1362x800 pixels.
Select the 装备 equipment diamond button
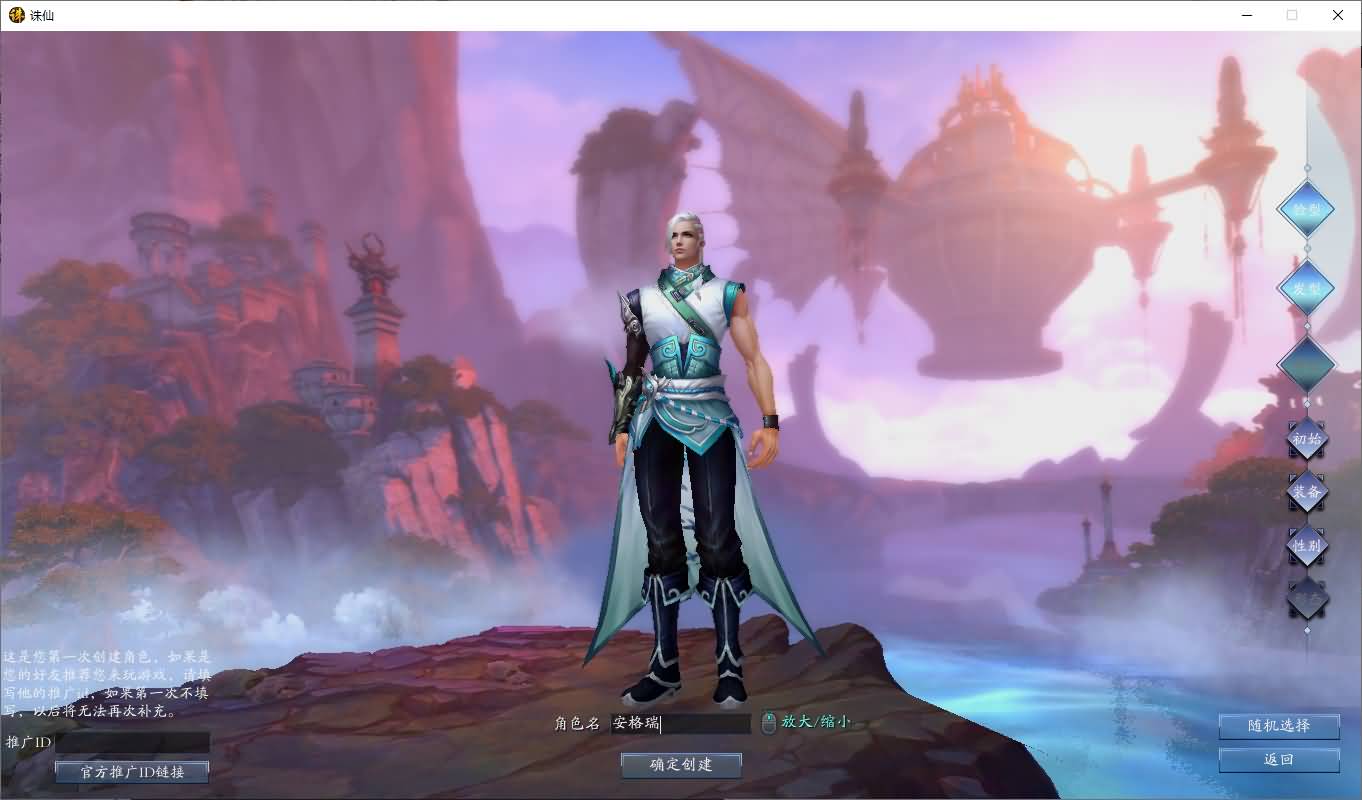click(1306, 492)
